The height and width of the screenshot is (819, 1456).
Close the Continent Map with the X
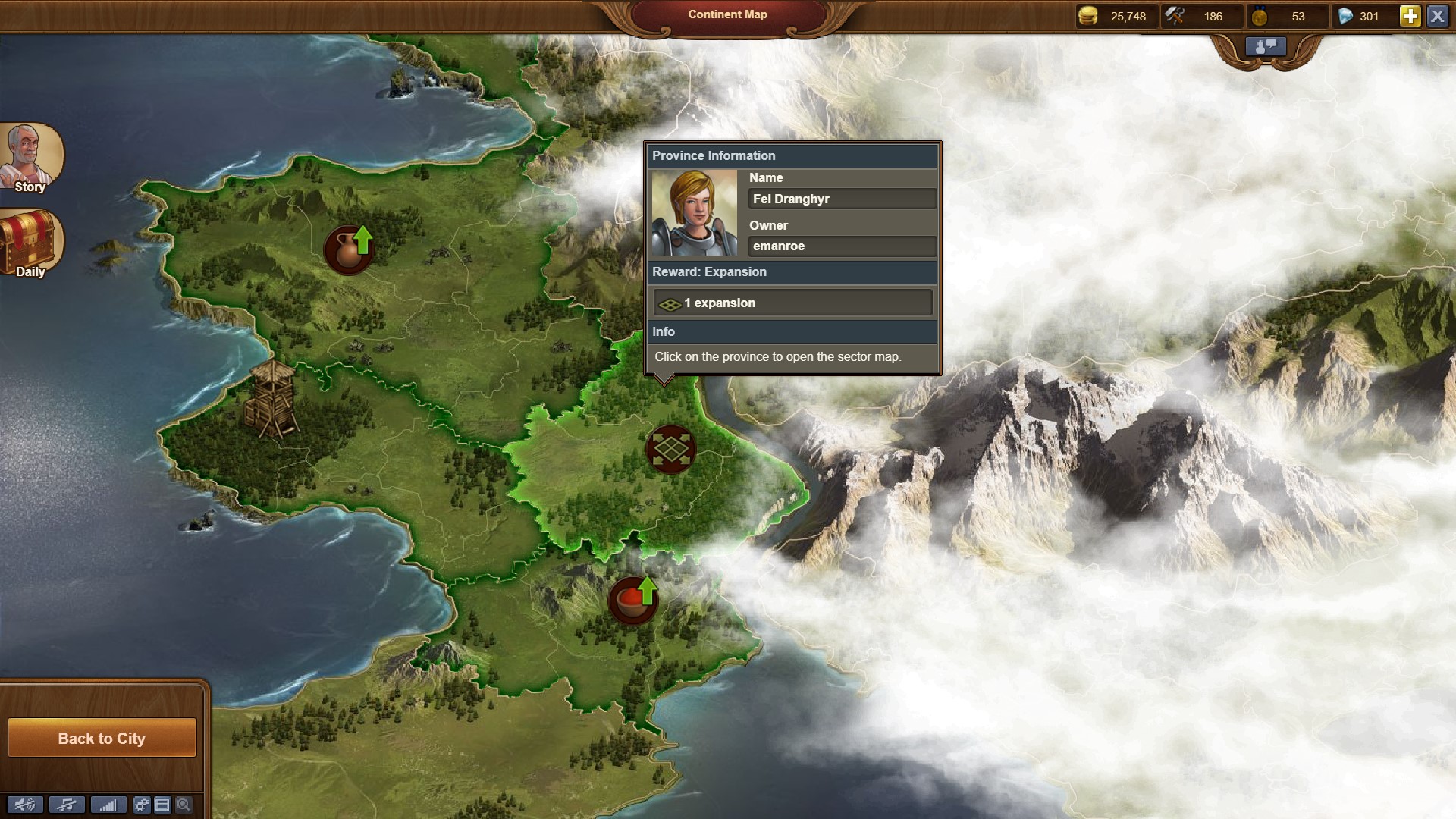point(1438,16)
